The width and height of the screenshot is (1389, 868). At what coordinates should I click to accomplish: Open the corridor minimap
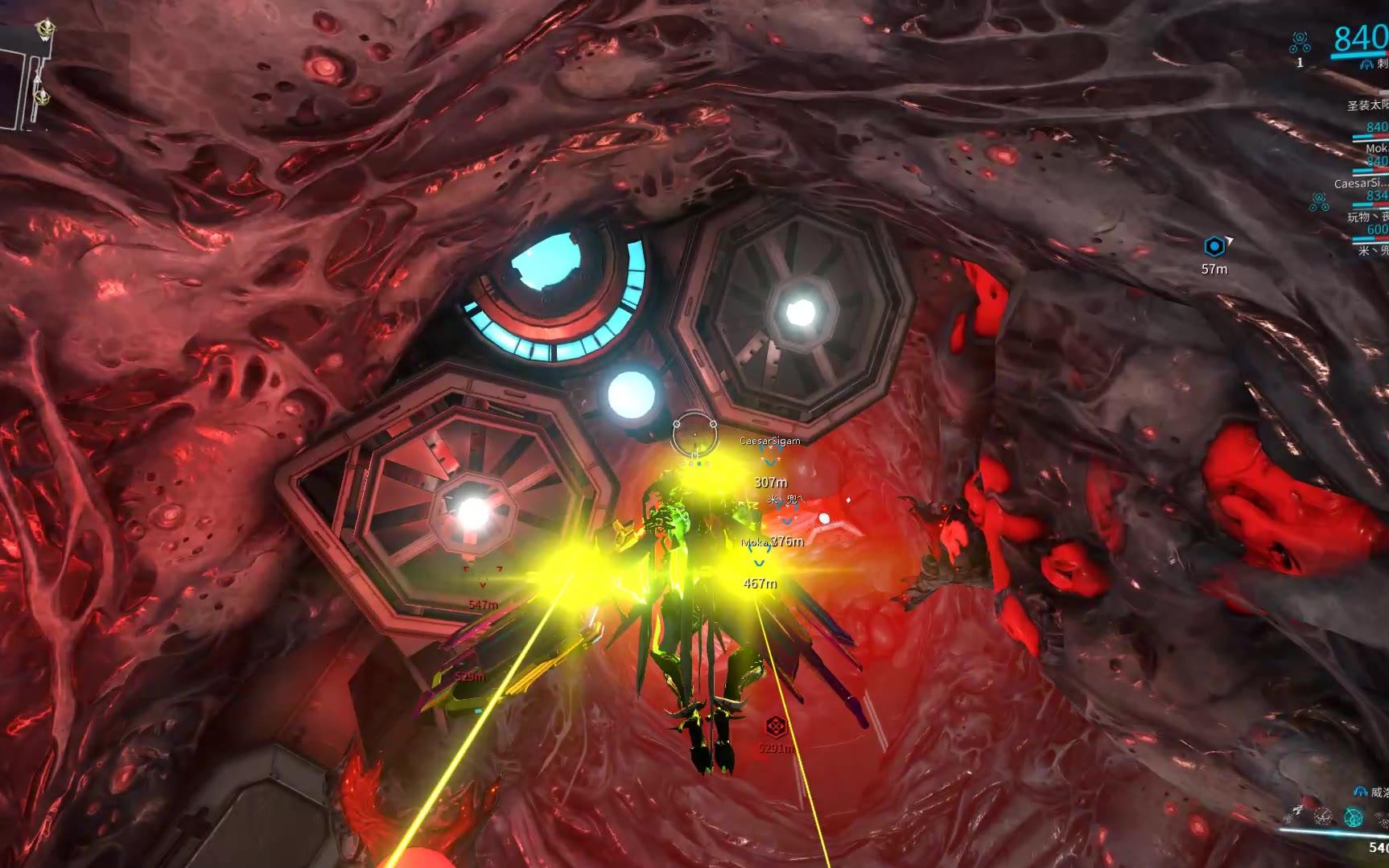click(24, 76)
